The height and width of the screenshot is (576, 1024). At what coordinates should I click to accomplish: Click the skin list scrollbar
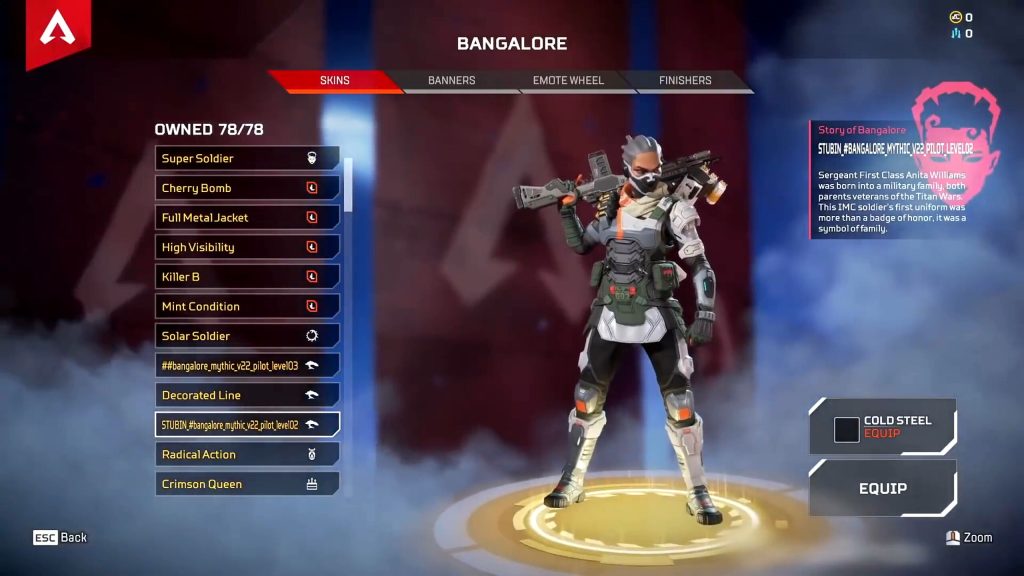(x=348, y=184)
